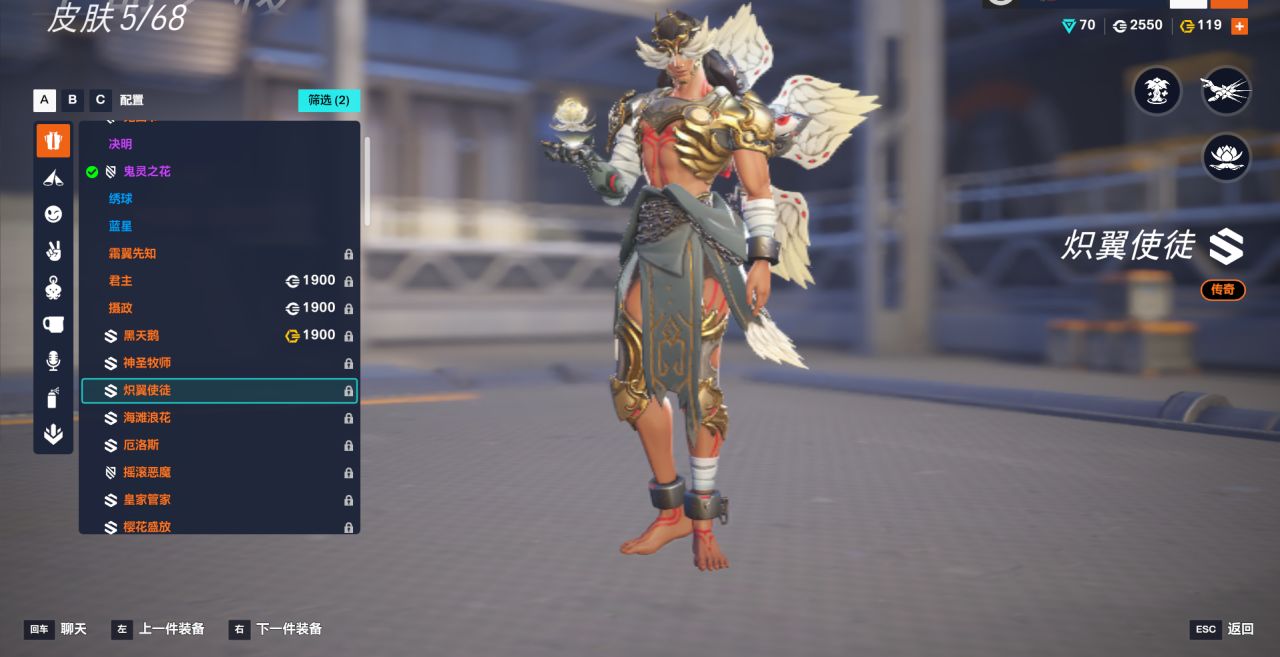Click 返回 to go back
The height and width of the screenshot is (657, 1280).
pos(1240,629)
